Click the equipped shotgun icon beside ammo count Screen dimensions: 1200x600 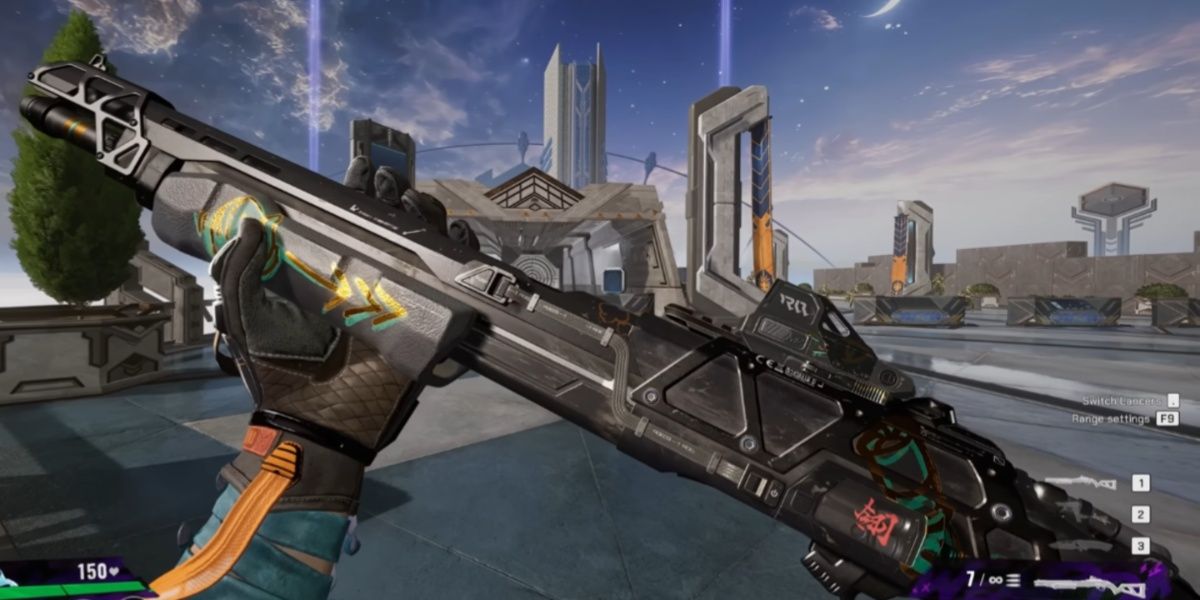1088,584
